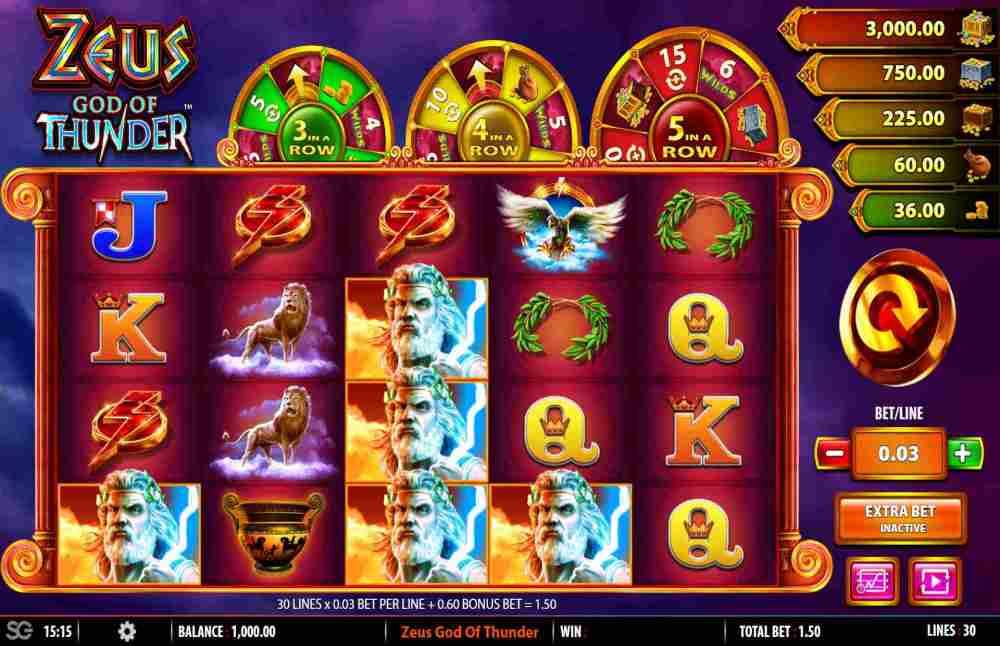1000x646 pixels.
Task: Open the paytable chart button
Action: [x=866, y=579]
